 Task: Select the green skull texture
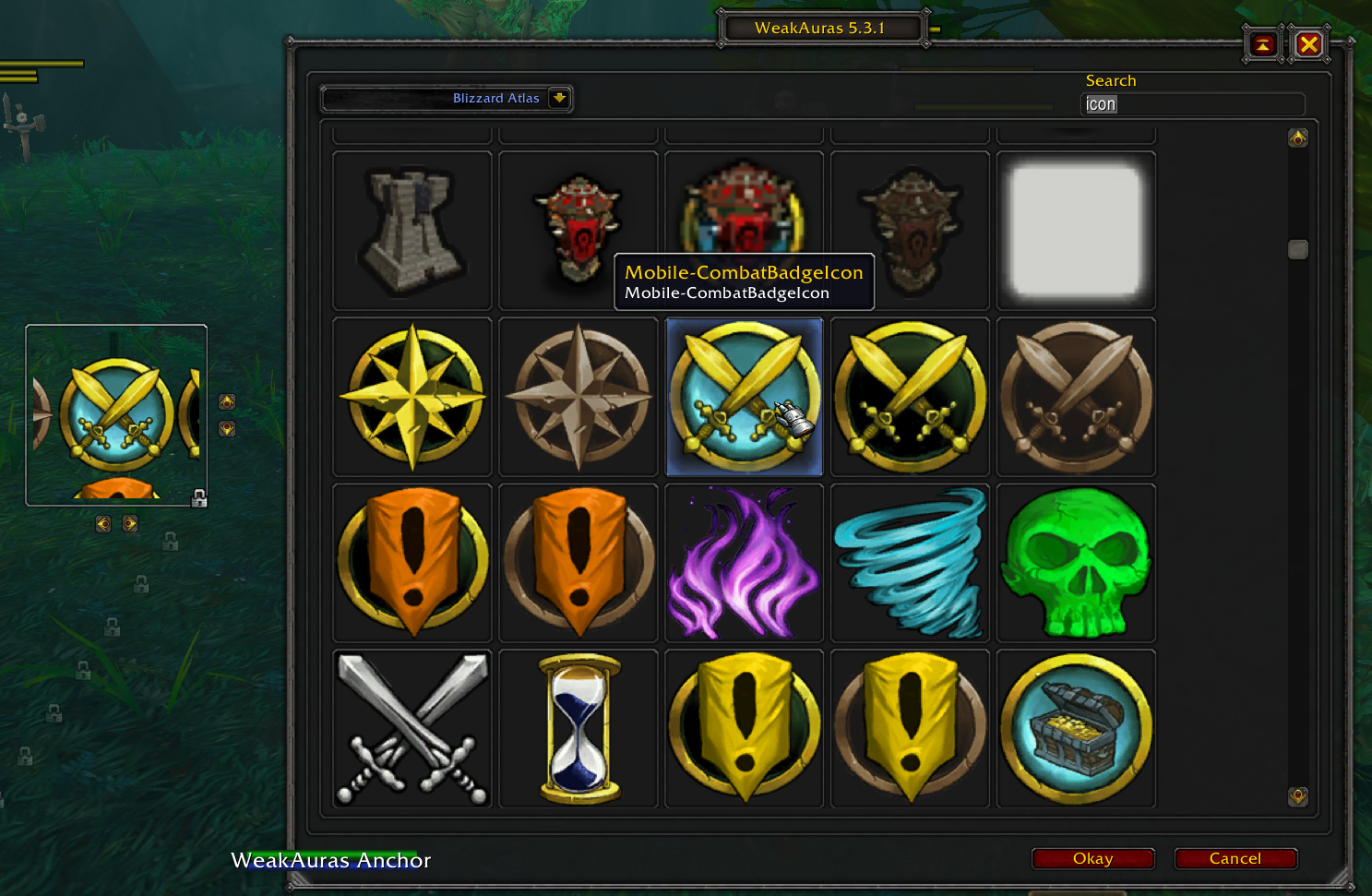[1076, 563]
